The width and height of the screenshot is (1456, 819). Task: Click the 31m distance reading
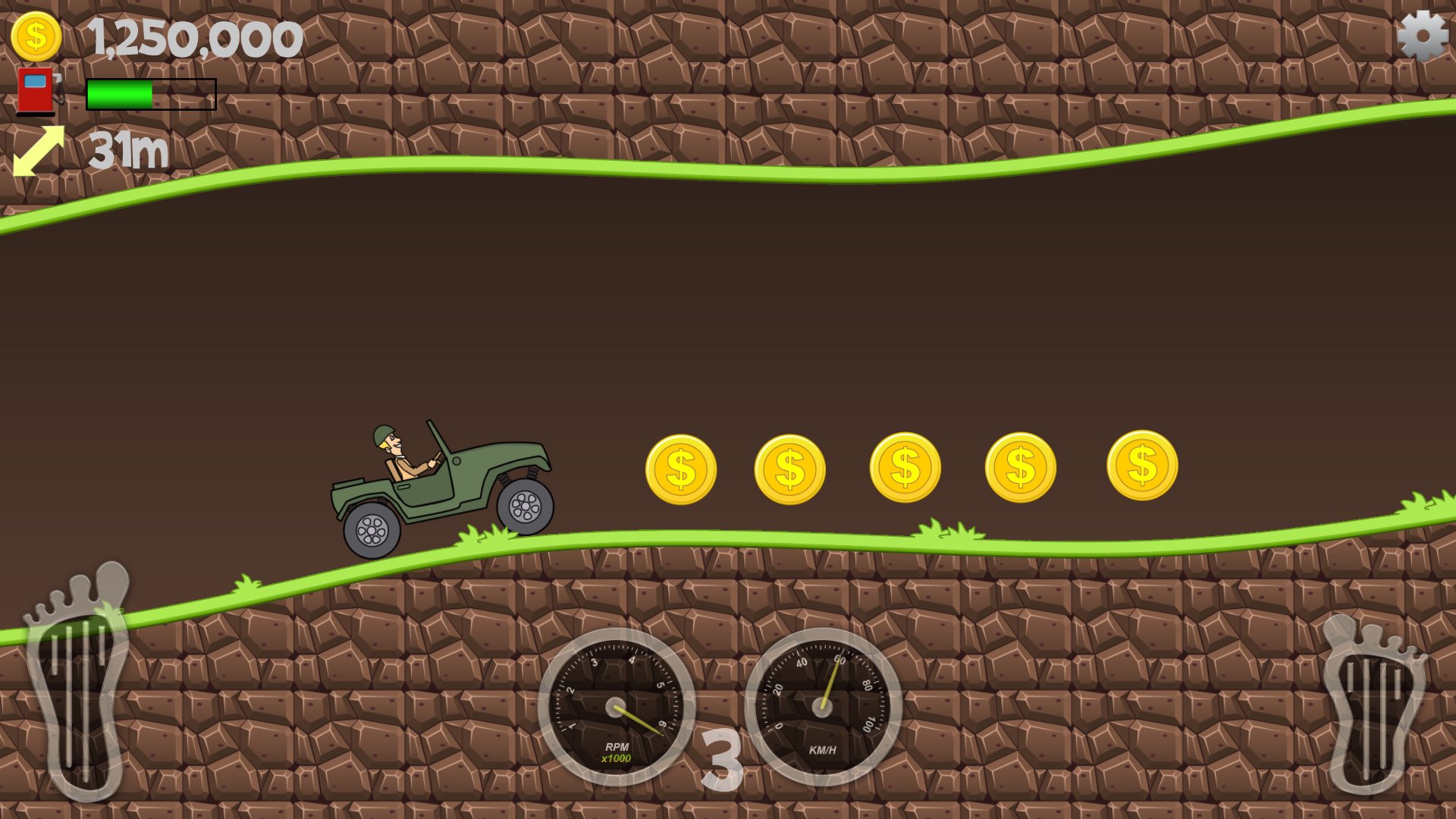(127, 149)
